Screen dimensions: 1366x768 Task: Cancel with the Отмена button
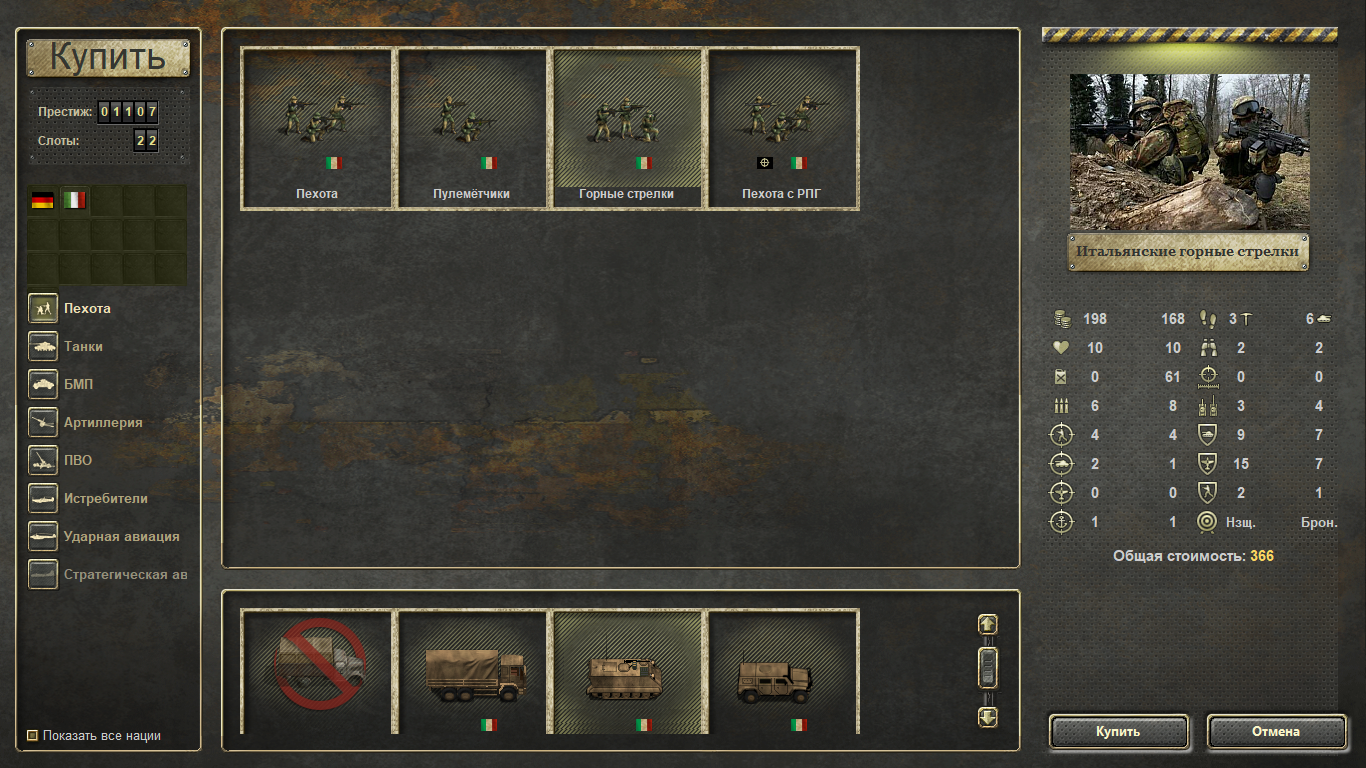coord(1276,732)
